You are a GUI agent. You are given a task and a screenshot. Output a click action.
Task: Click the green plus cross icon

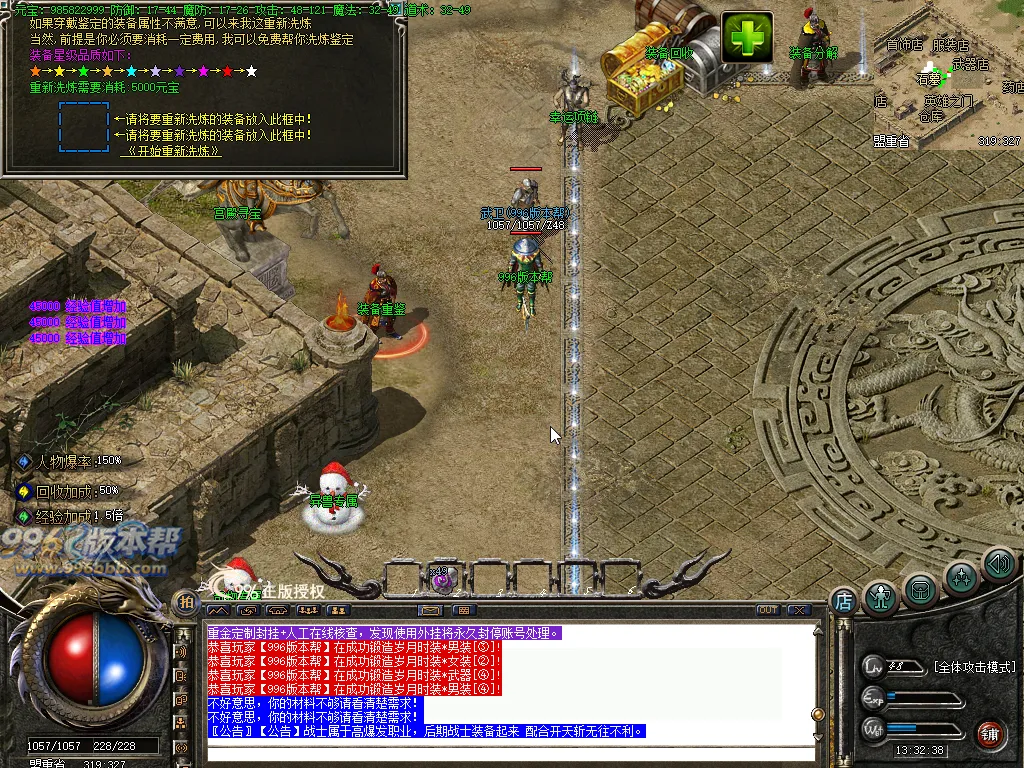tap(747, 38)
